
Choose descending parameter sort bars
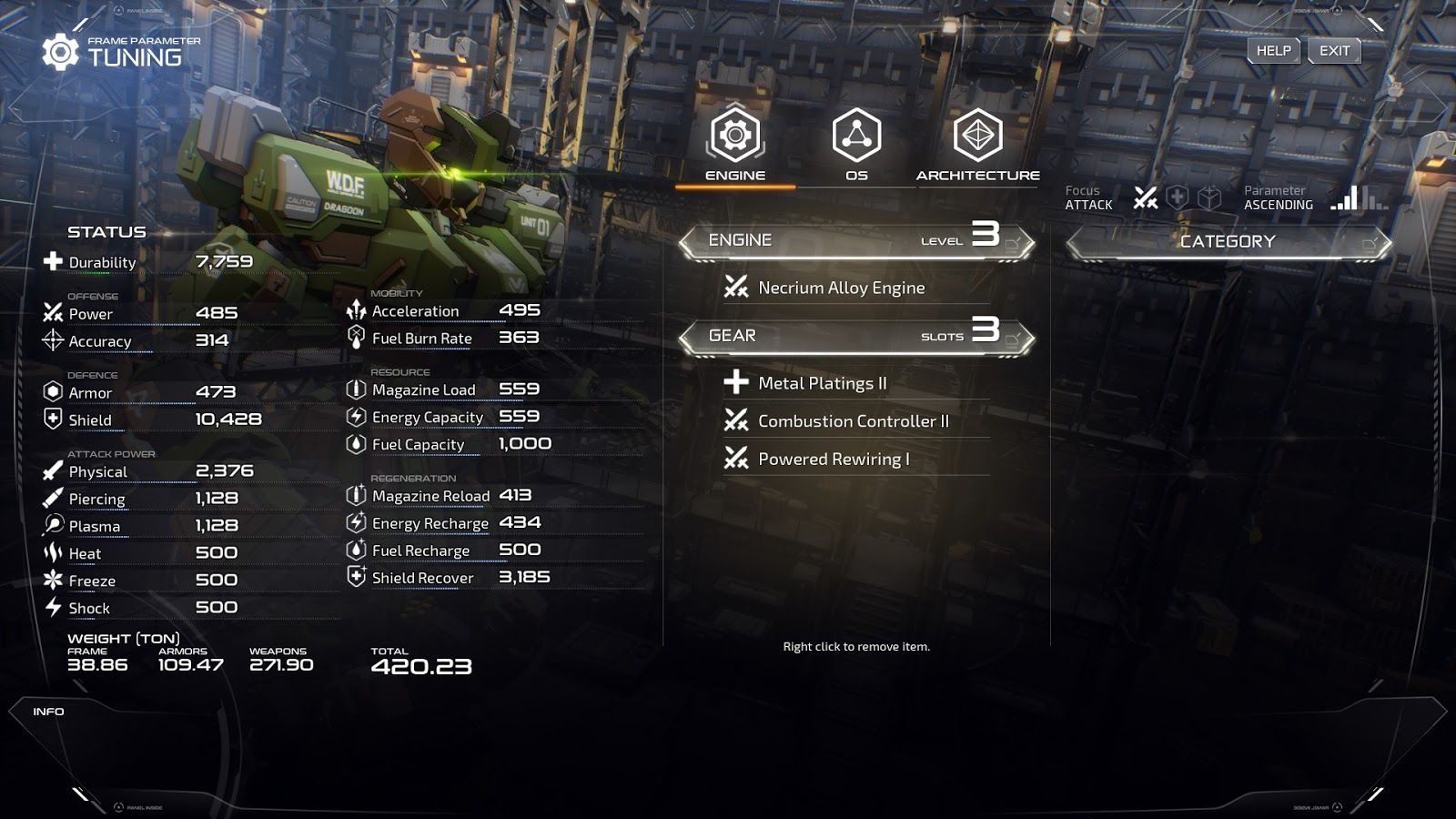pos(1375,198)
